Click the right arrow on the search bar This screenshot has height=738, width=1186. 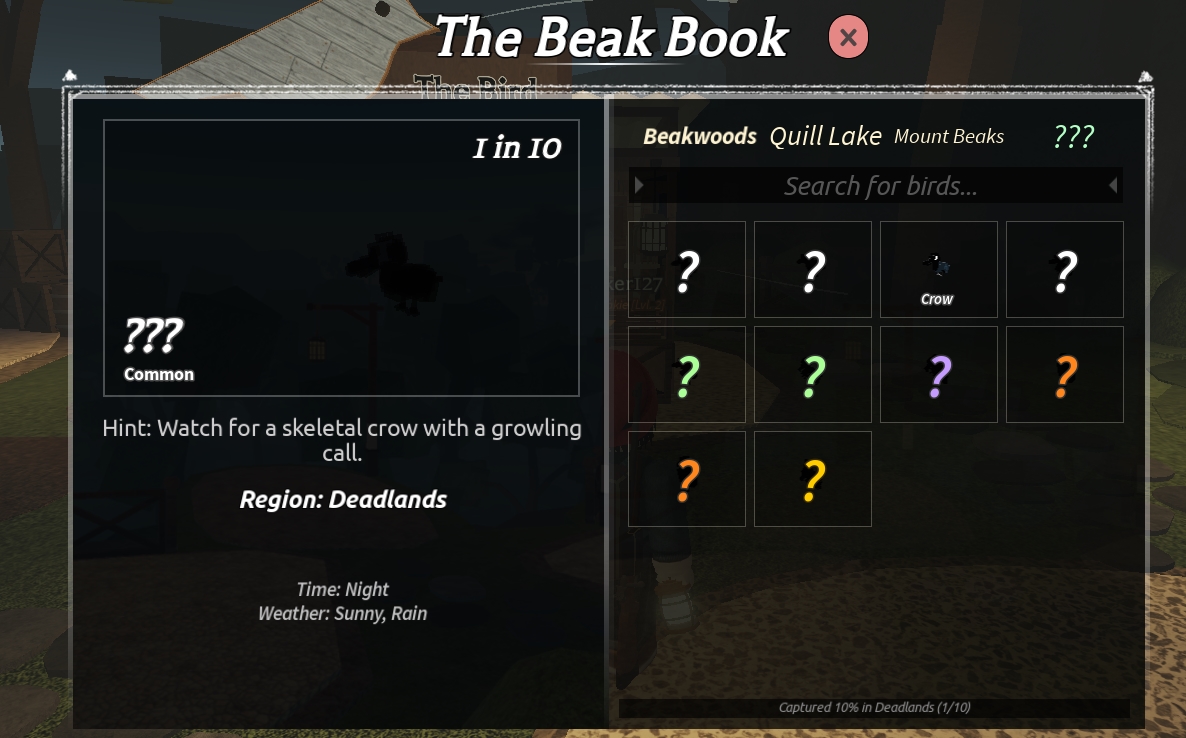(1112, 185)
